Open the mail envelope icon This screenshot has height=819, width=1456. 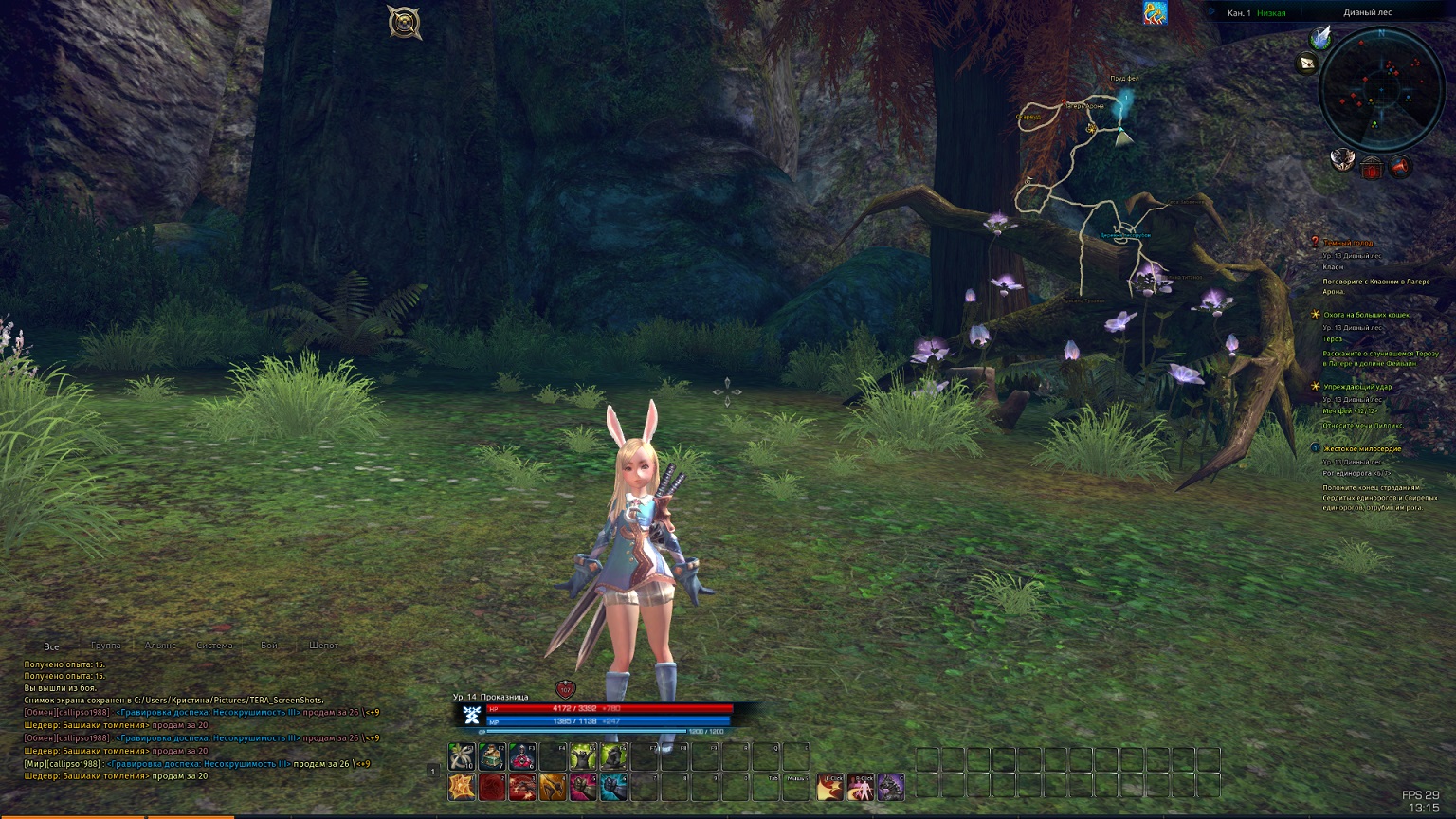click(x=1308, y=64)
